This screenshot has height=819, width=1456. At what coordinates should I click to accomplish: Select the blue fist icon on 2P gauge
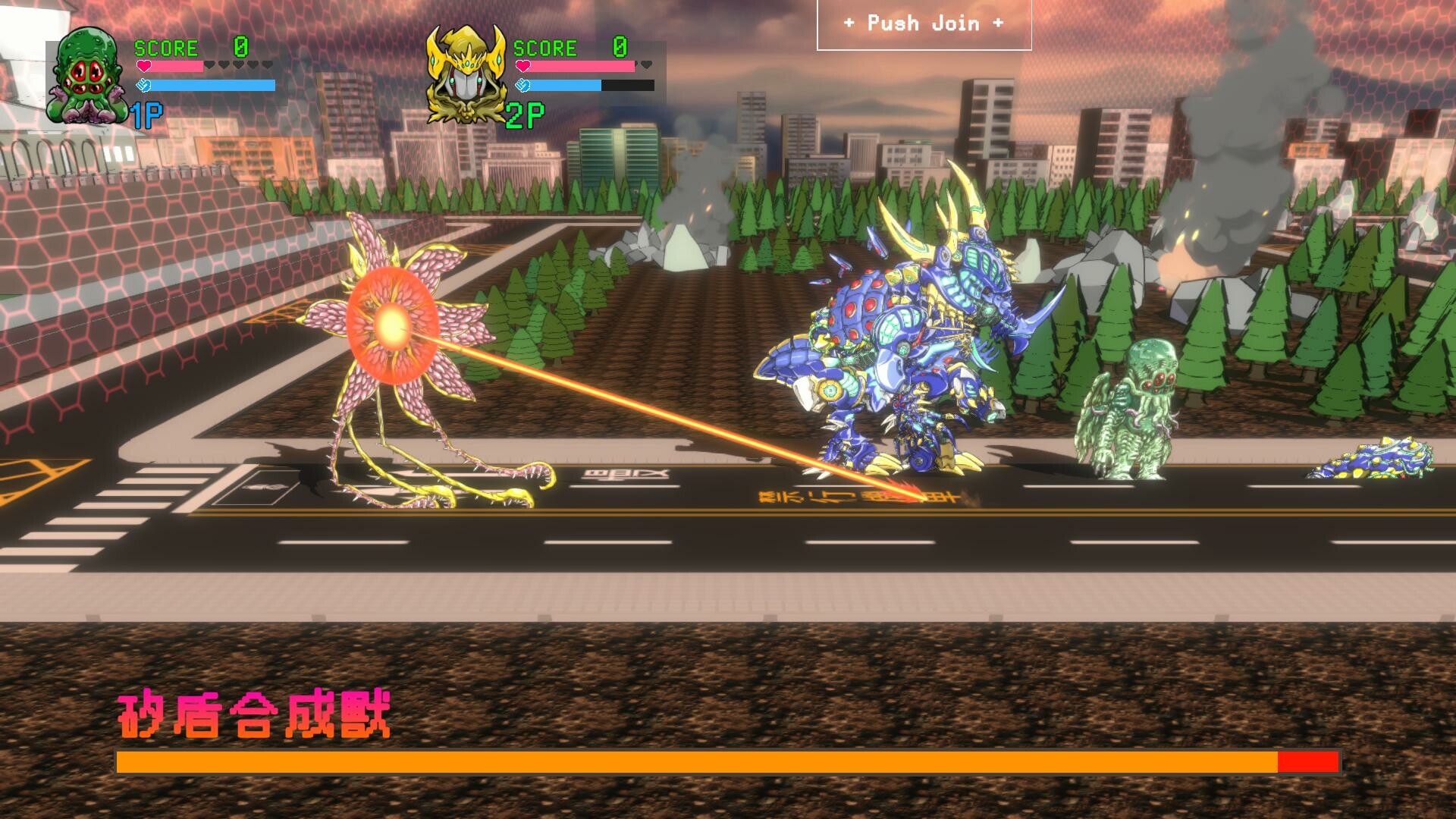522,85
